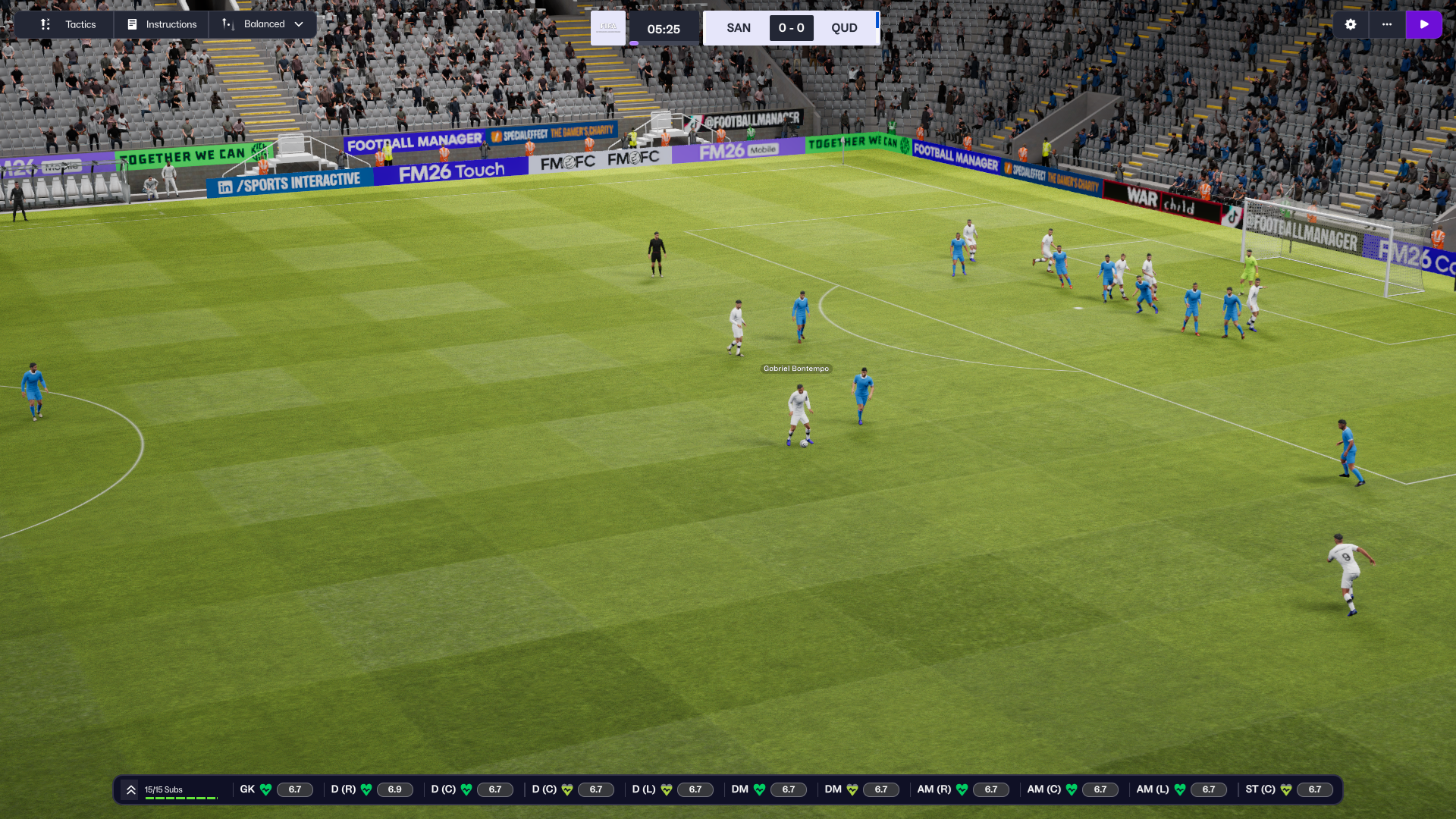Select the AM (R) player slot
This screenshot has height=819, width=1456.
962,789
